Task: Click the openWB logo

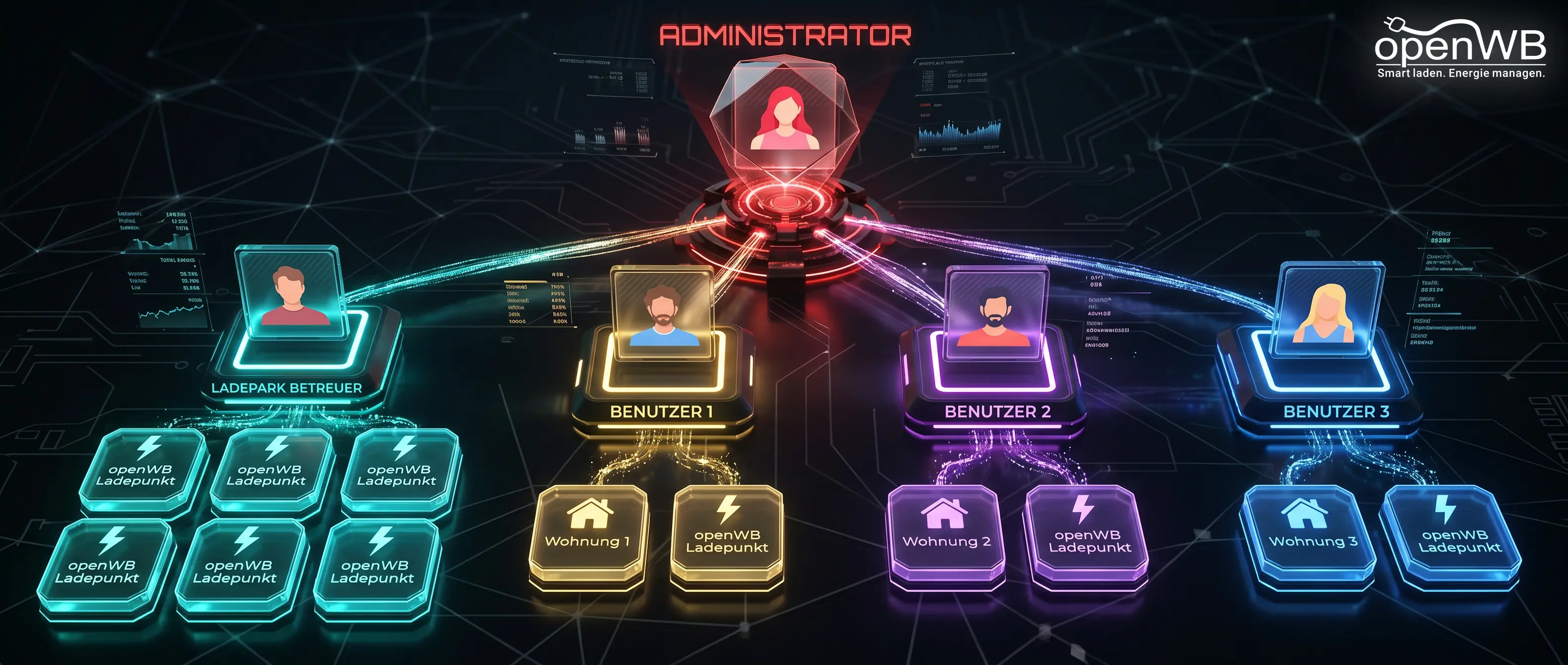Action: 1460,48
